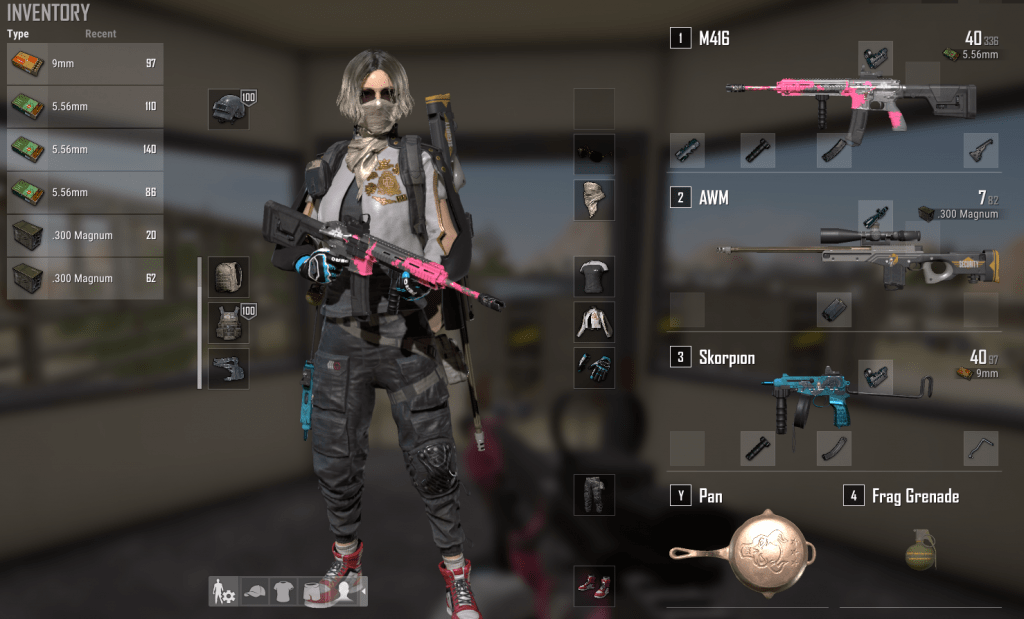Click the M416 muzzle attachment slot
Image resolution: width=1024 pixels, height=619 pixels.
coord(687,150)
